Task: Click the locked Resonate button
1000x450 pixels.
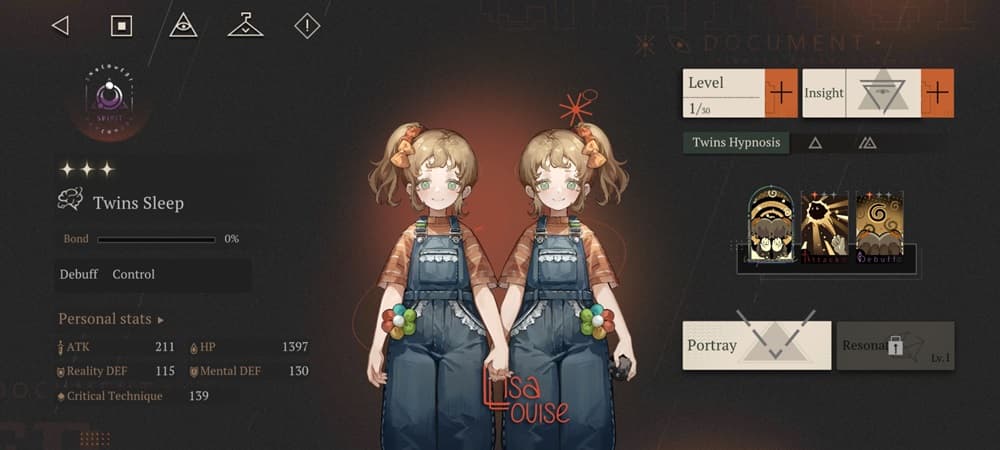Action: (895, 345)
